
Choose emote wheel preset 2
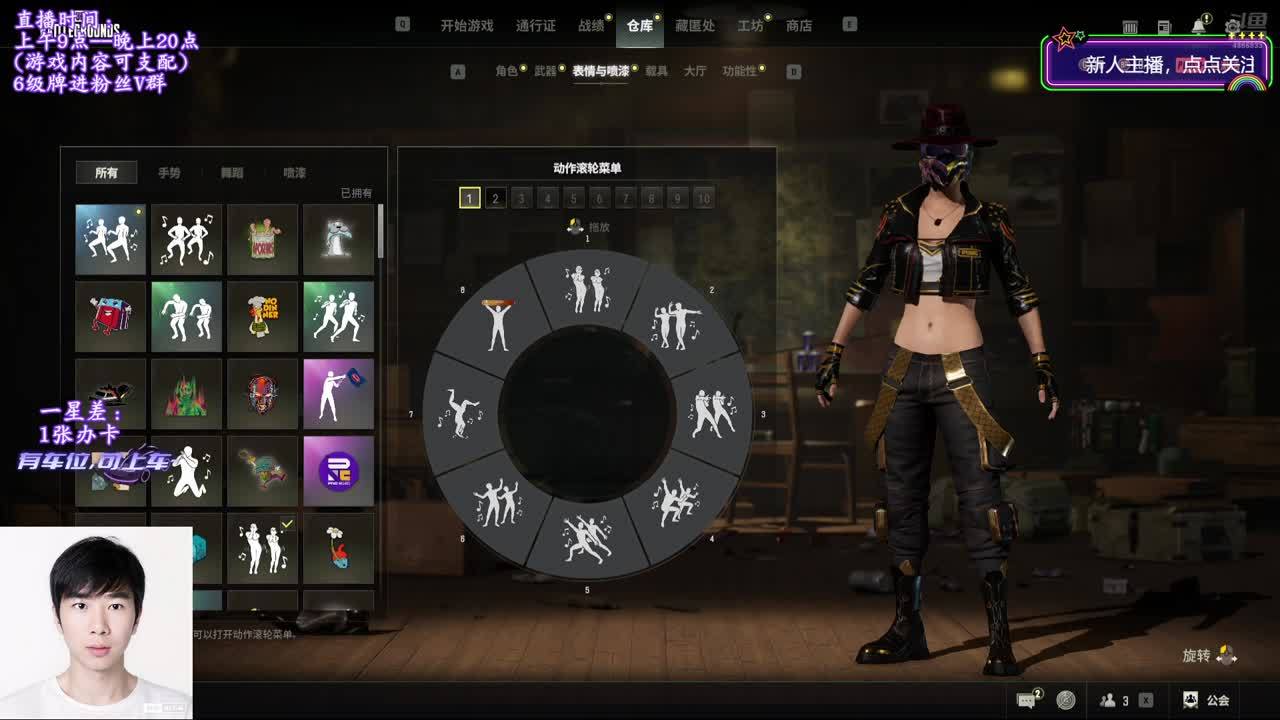tap(495, 198)
